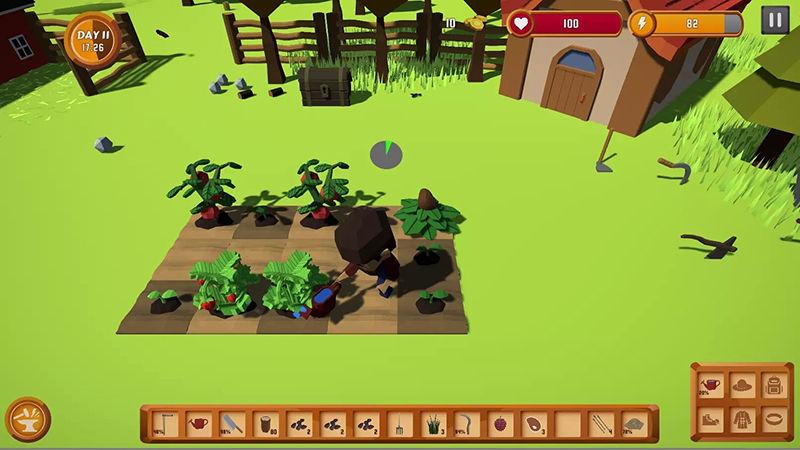Select the boot equipment slot

[x=710, y=416]
